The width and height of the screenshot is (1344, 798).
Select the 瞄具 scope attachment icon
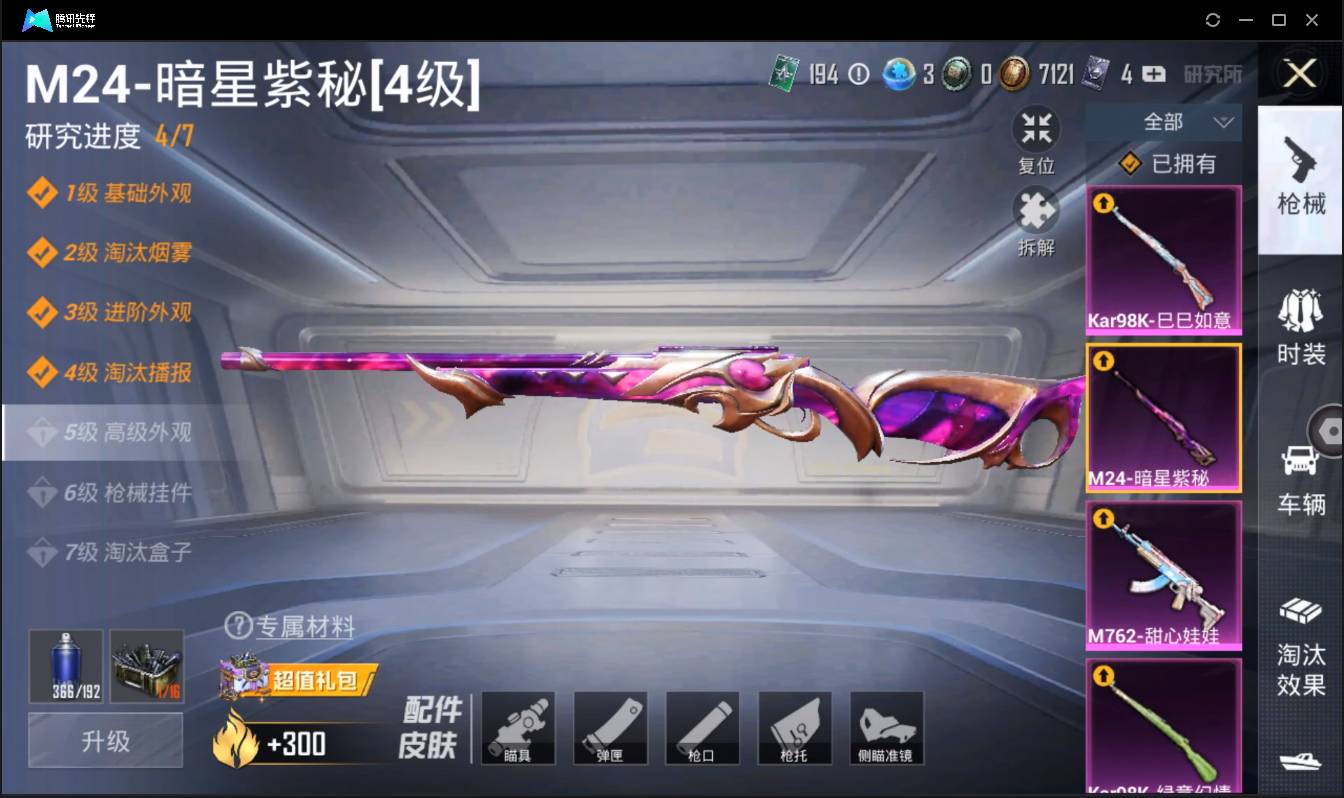click(519, 727)
